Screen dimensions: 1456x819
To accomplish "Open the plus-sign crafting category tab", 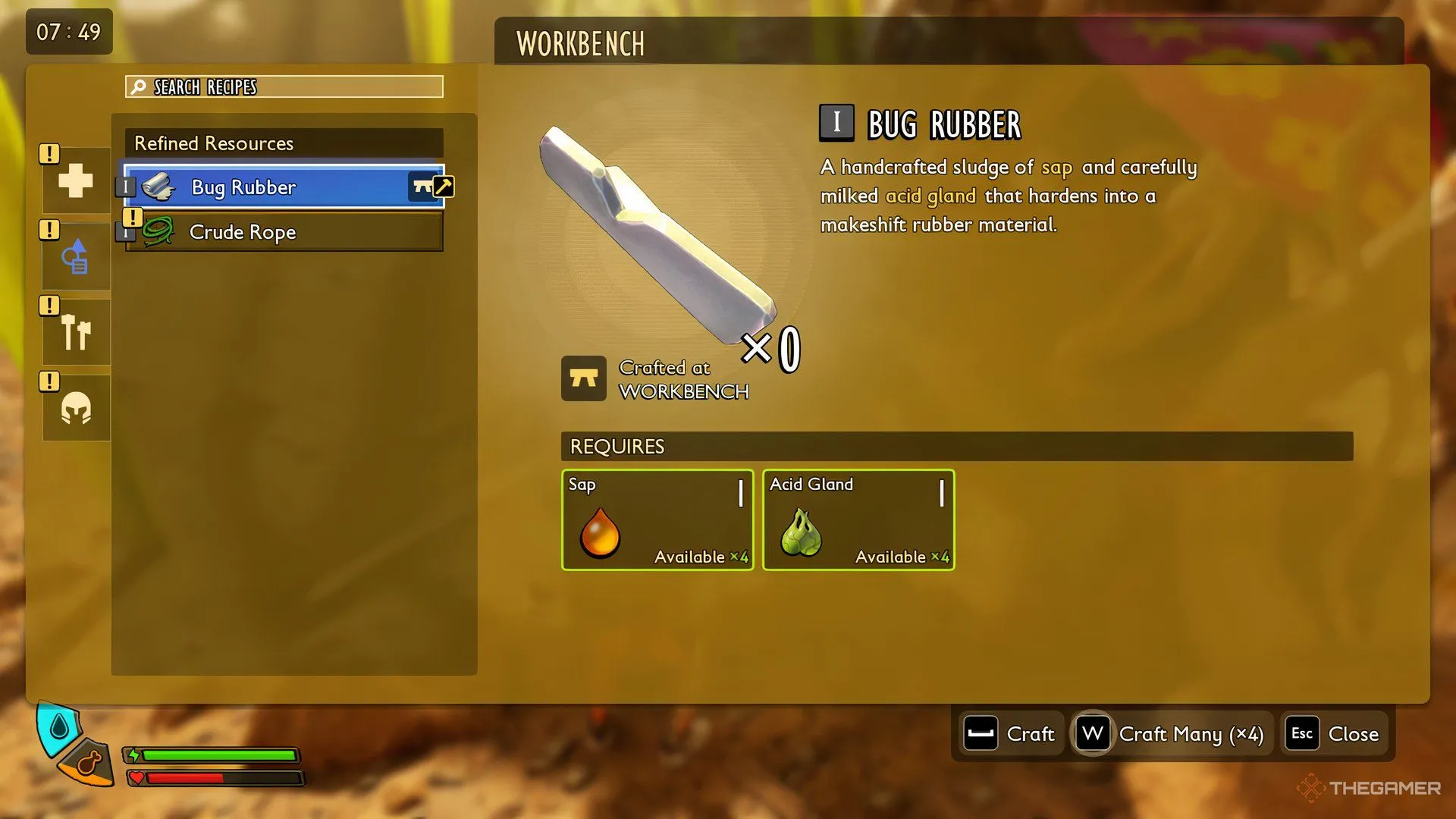I will [76, 180].
